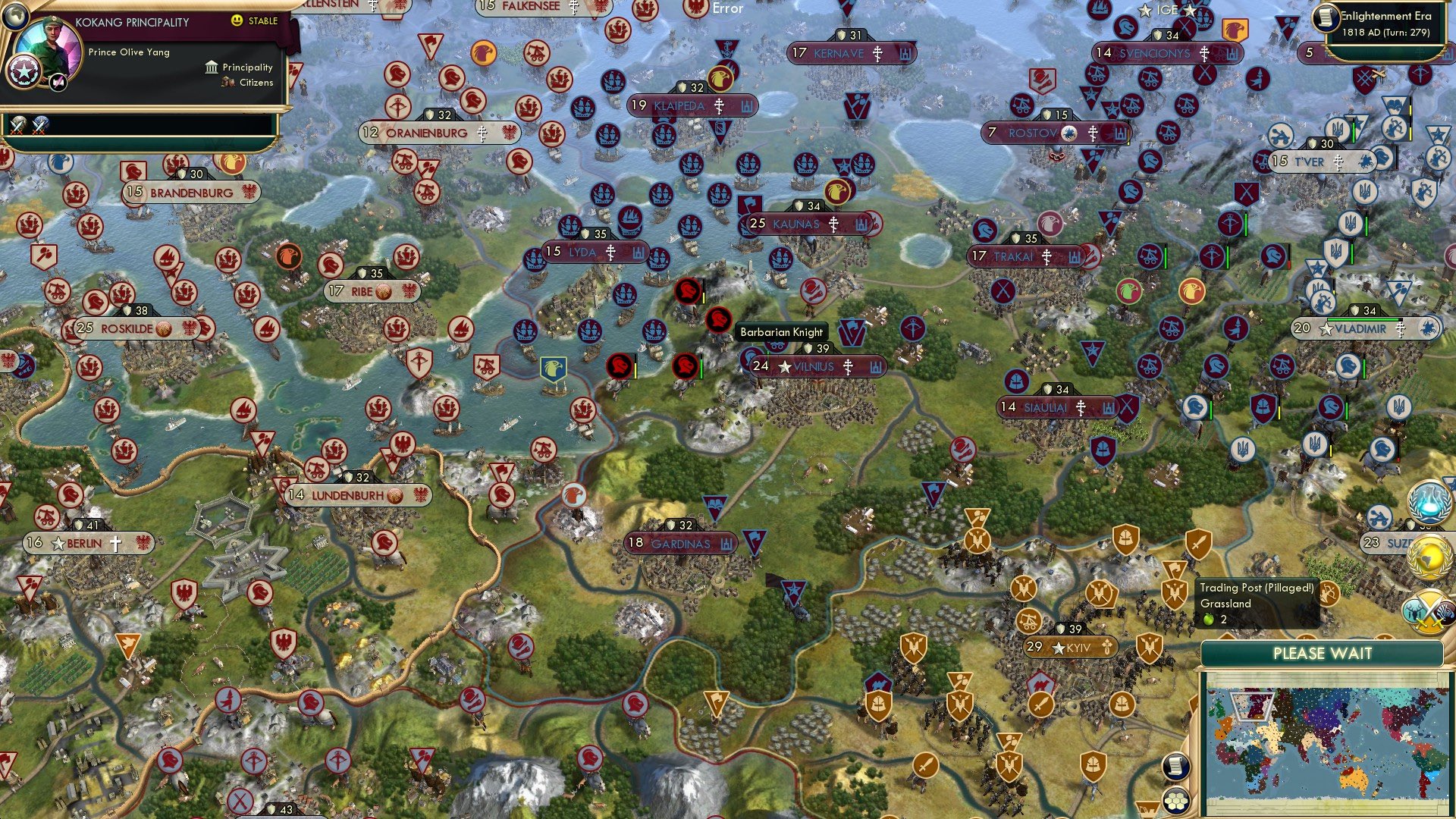Viewport: 1456px width, 819px height.
Task: Toggle the religion symbol beside Berlin
Action: [115, 543]
